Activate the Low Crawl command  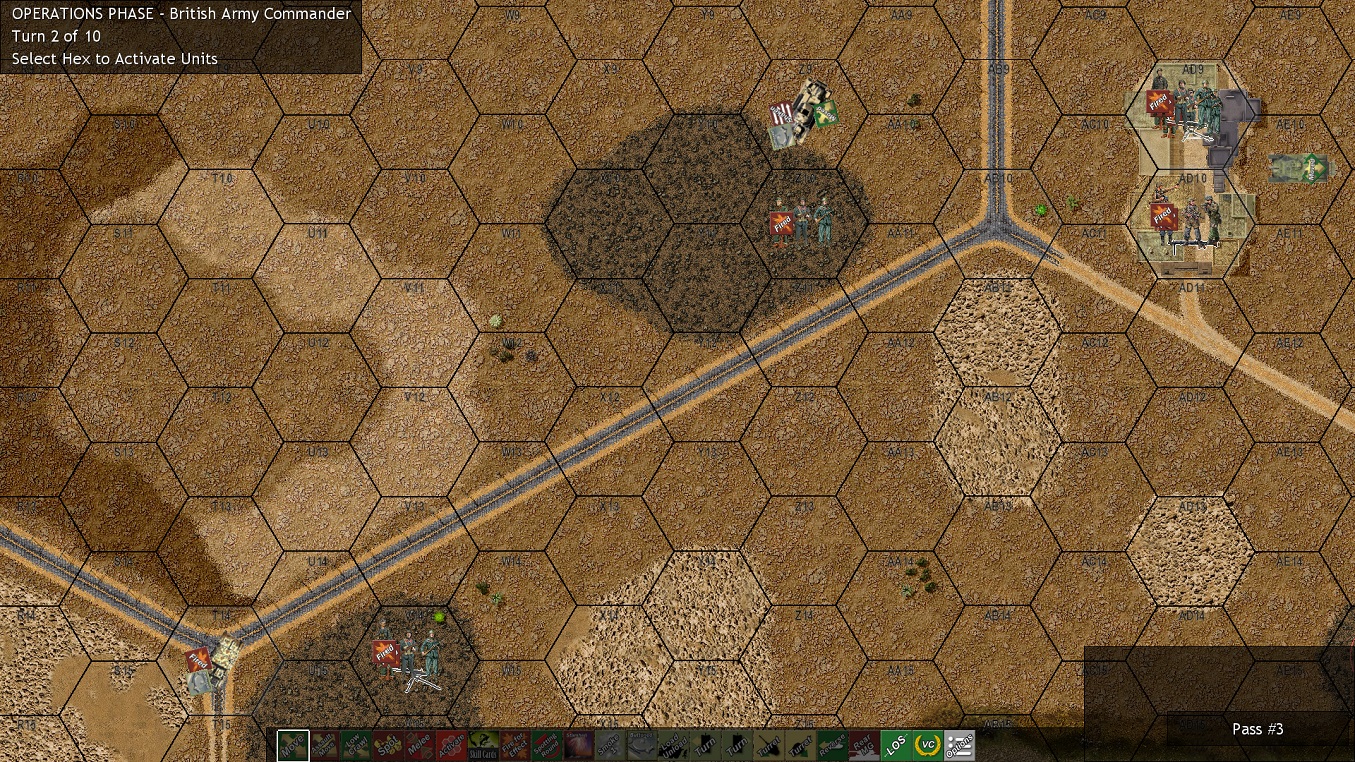(x=354, y=744)
